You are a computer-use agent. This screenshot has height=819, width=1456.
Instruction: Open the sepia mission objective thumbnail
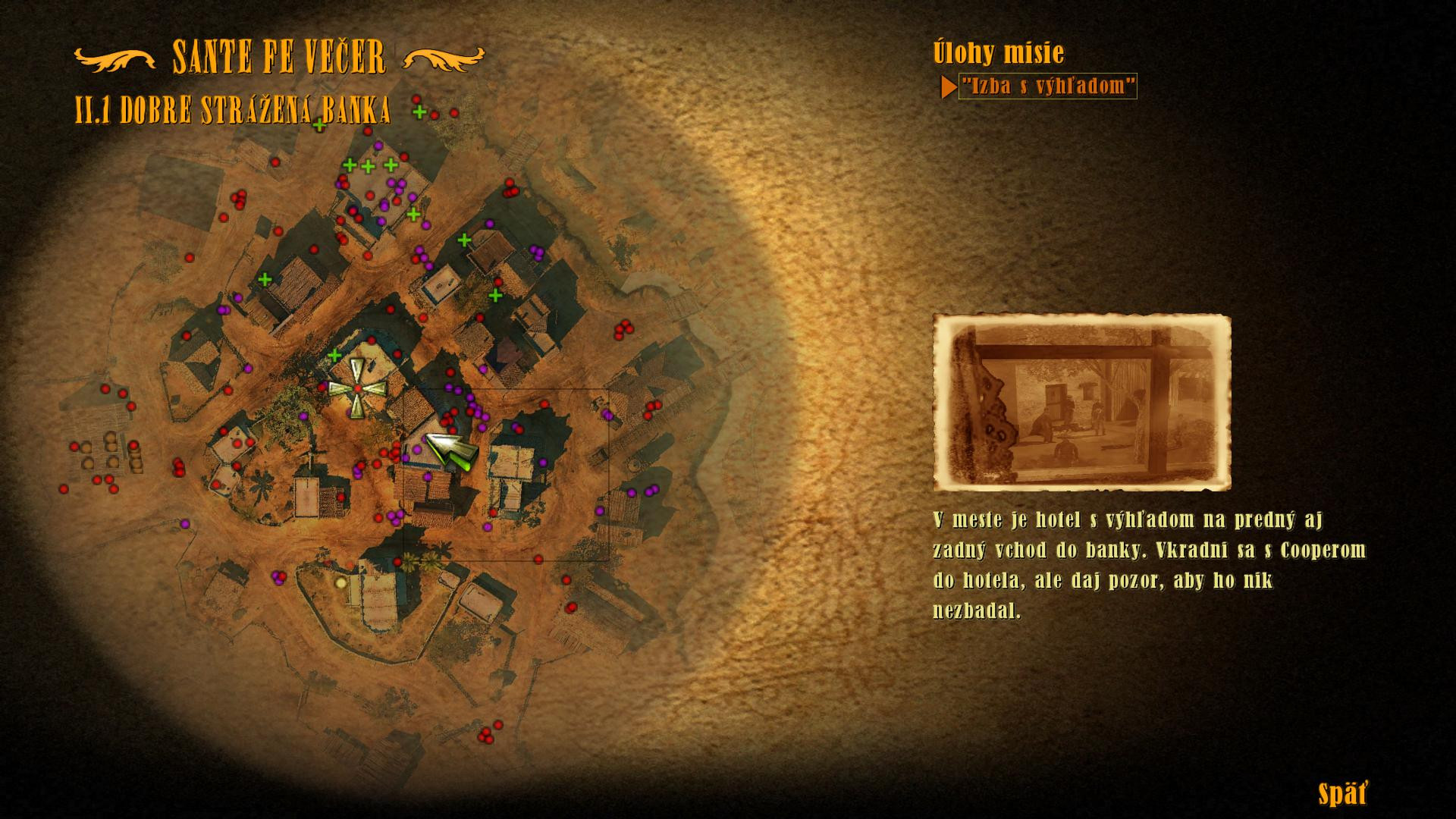(x=1081, y=402)
